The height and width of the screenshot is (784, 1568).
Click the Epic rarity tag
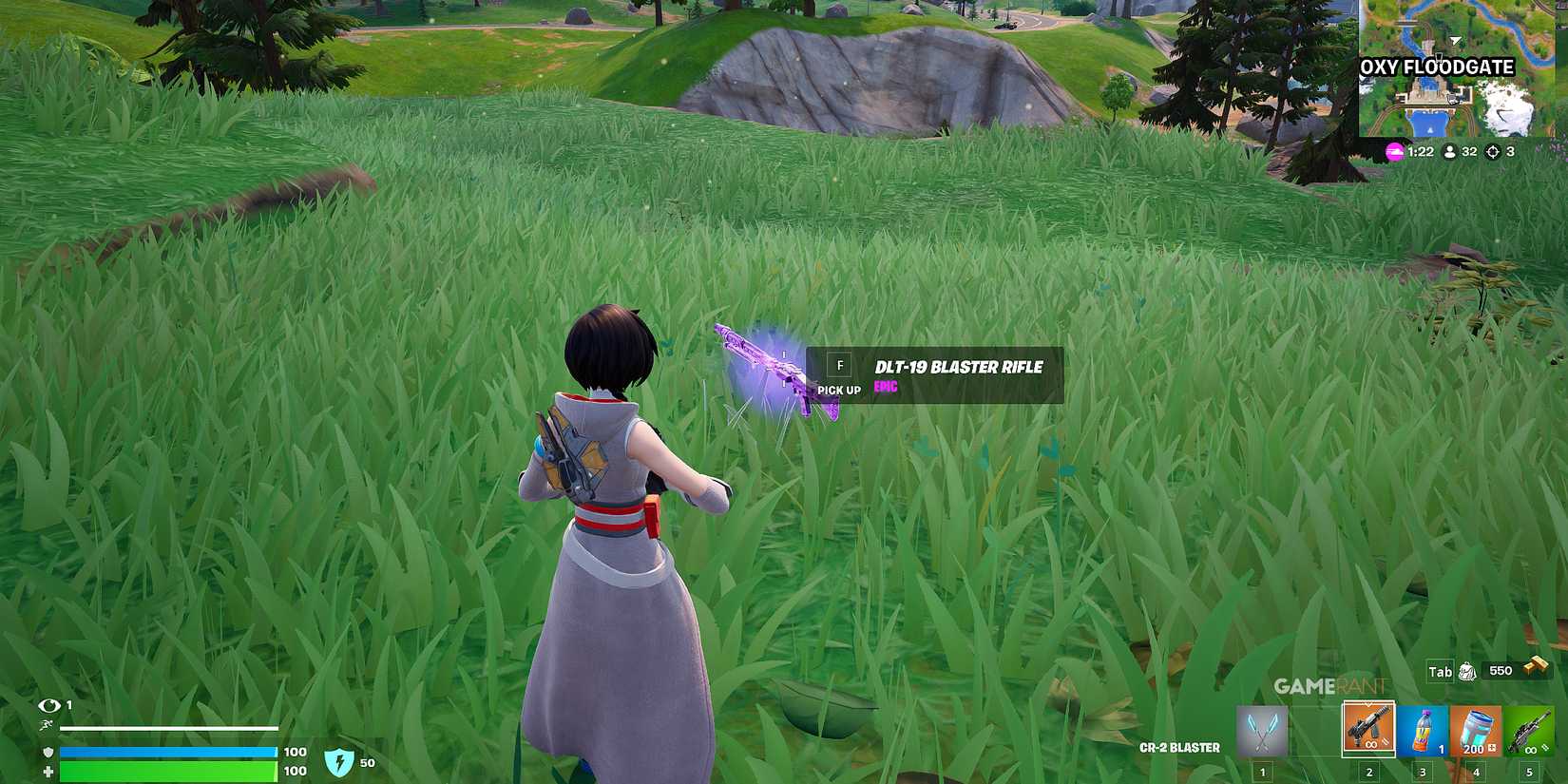[884, 387]
